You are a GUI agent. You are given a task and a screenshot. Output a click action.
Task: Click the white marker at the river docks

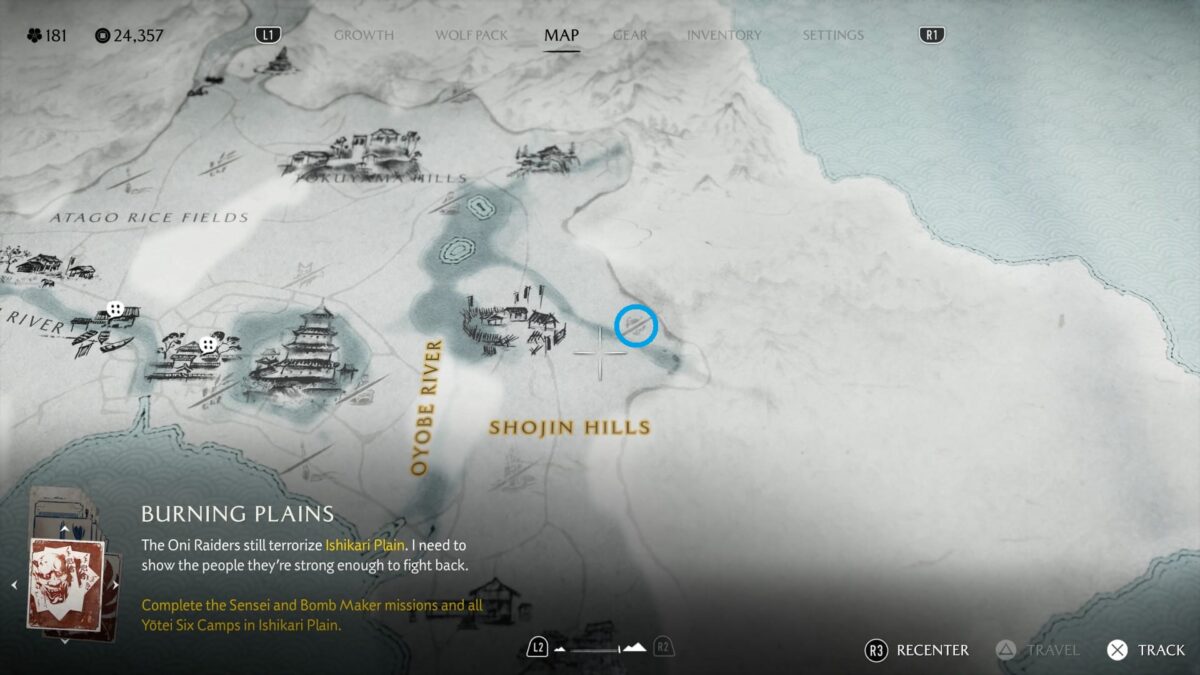tap(116, 309)
